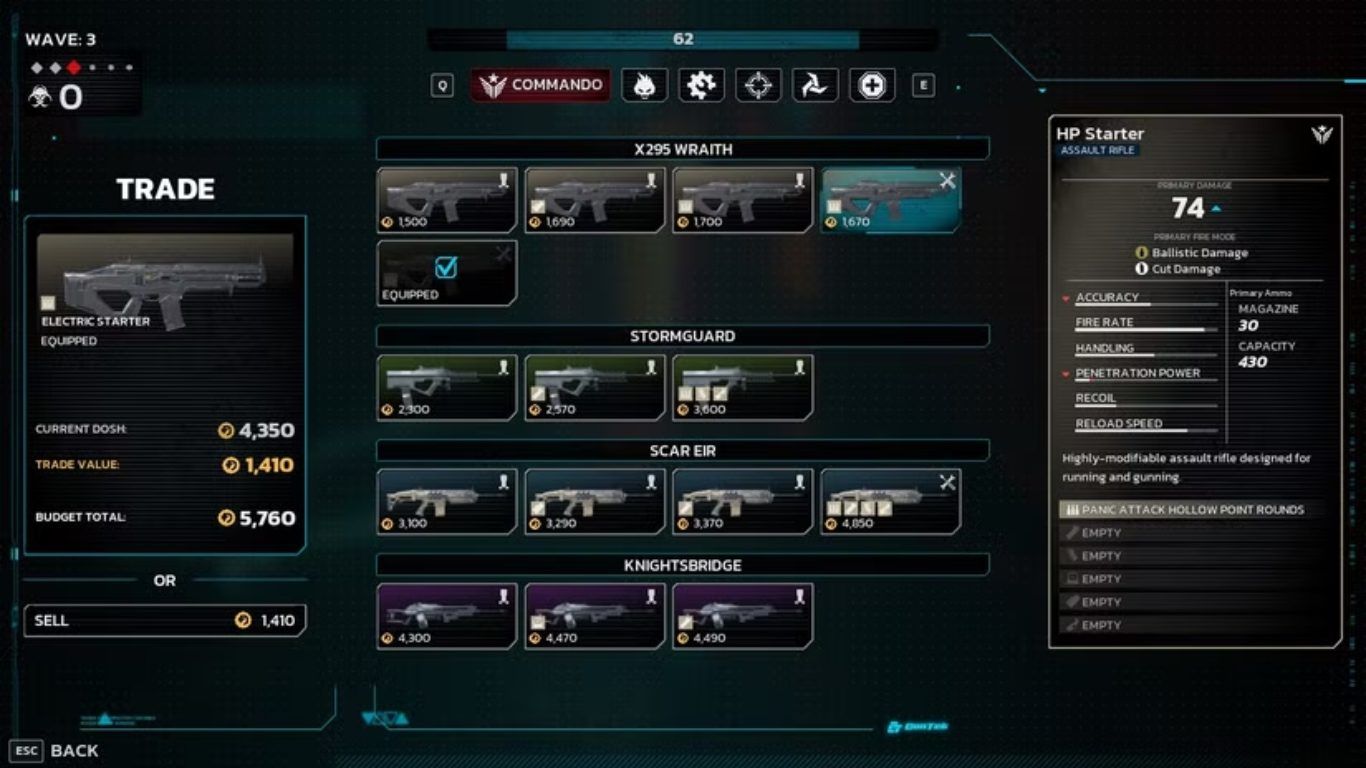Select the Panic Attack Hollow Point Rounds mod
Viewport: 1366px width, 768px height.
(x=1190, y=510)
